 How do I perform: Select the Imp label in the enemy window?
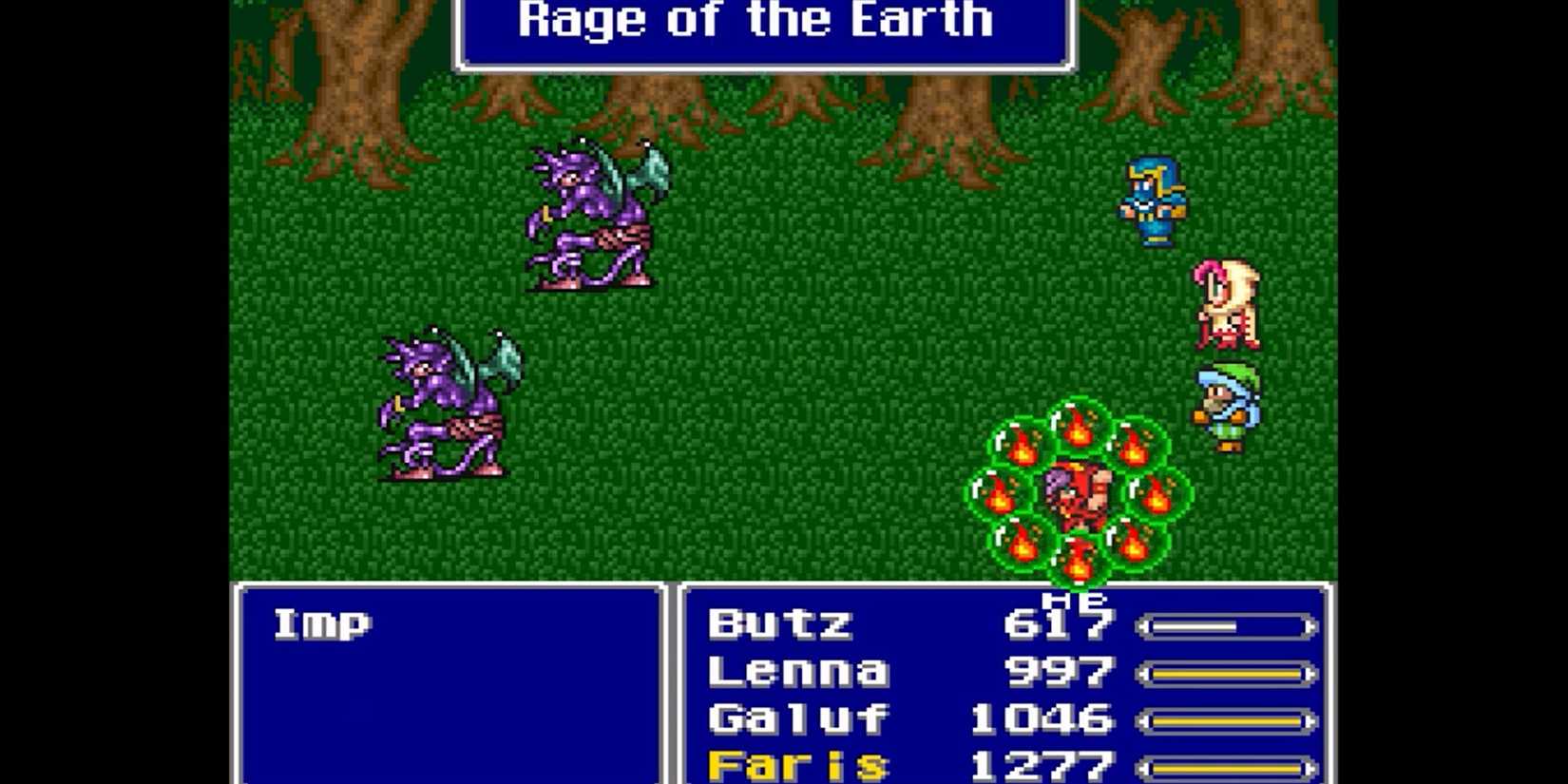(323, 622)
